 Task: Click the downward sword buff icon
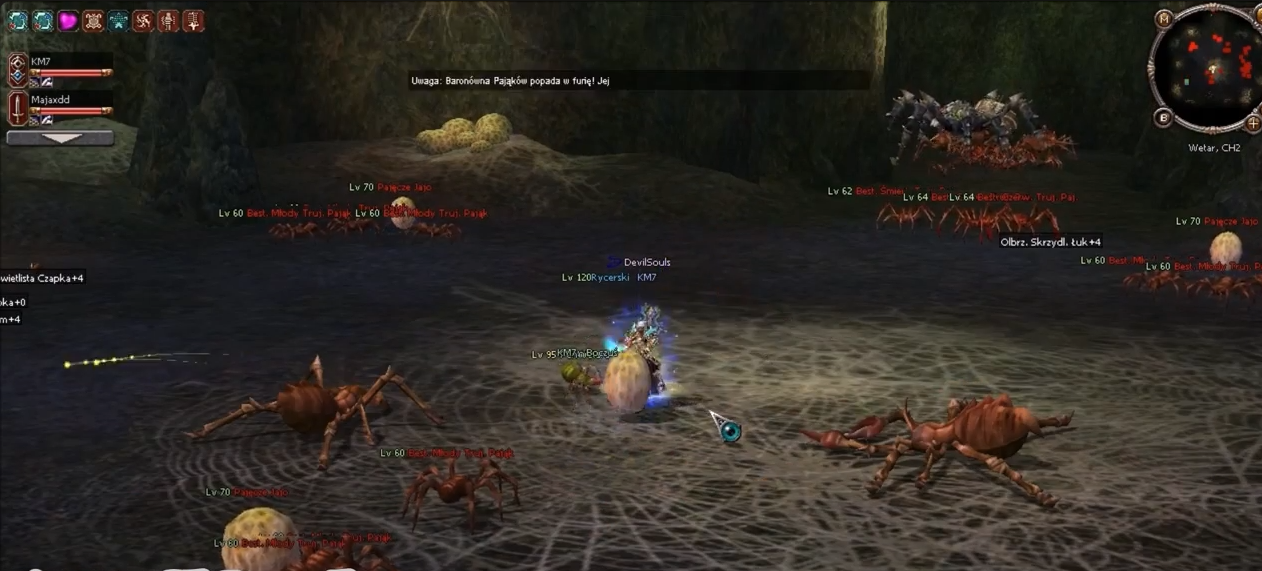pos(193,20)
